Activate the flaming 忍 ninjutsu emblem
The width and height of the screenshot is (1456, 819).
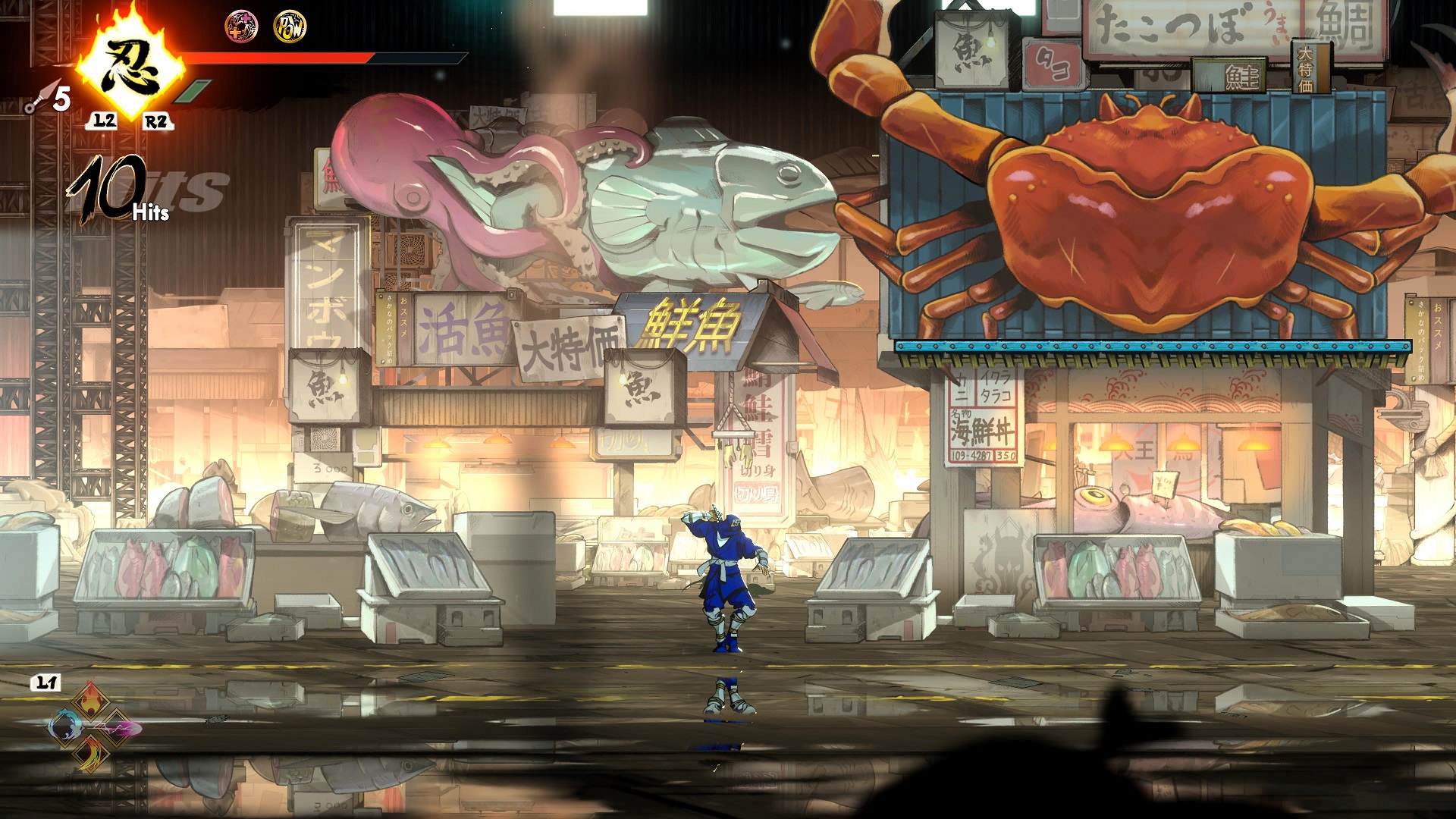point(130,70)
